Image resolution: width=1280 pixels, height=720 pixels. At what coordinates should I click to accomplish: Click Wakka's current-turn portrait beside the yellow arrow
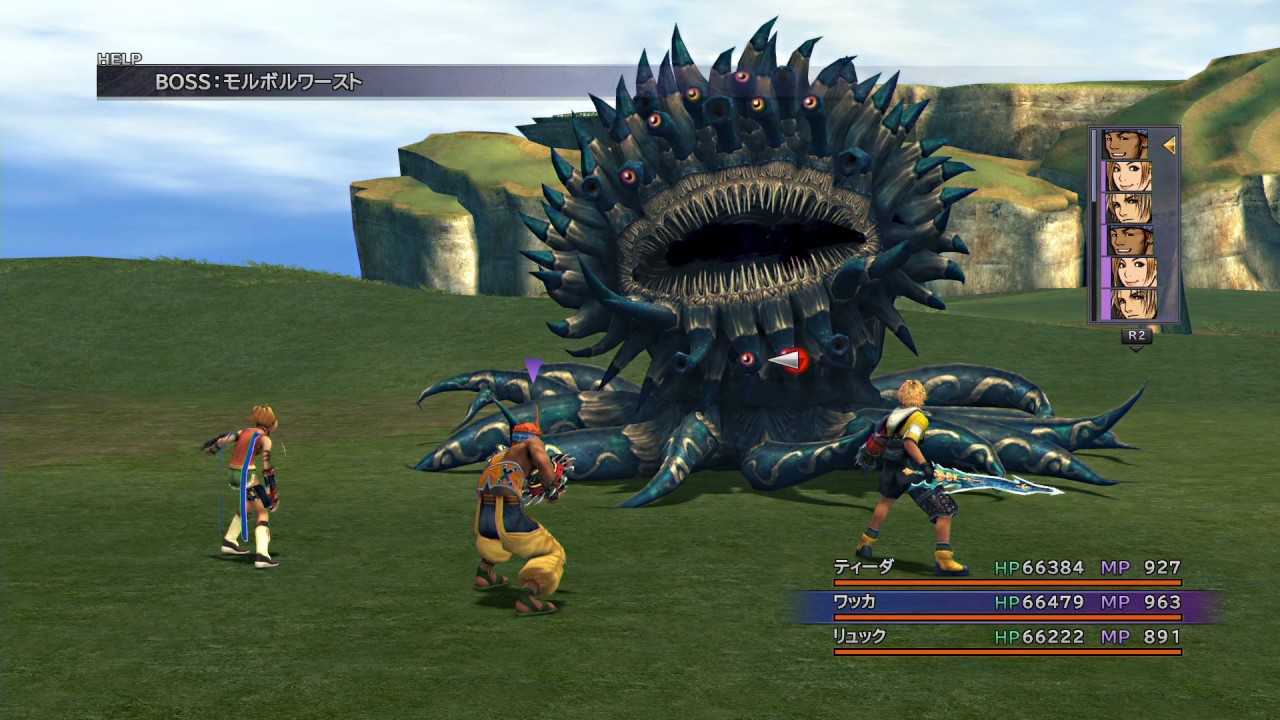(x=1127, y=145)
